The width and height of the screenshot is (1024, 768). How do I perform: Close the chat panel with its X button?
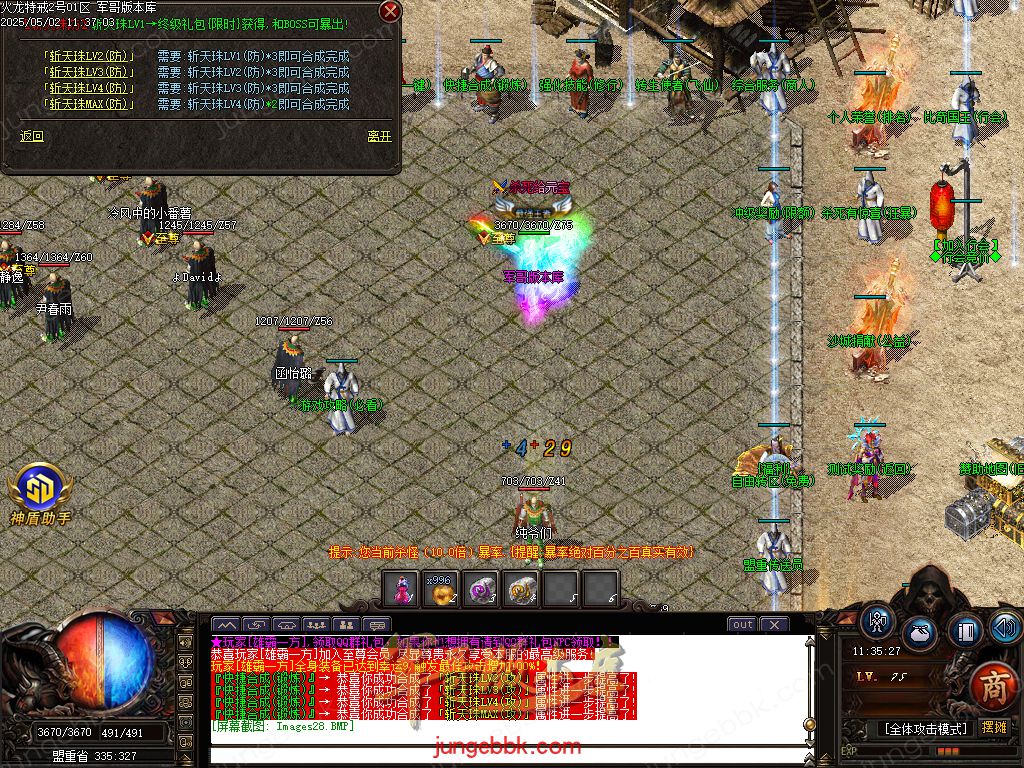(x=773, y=625)
